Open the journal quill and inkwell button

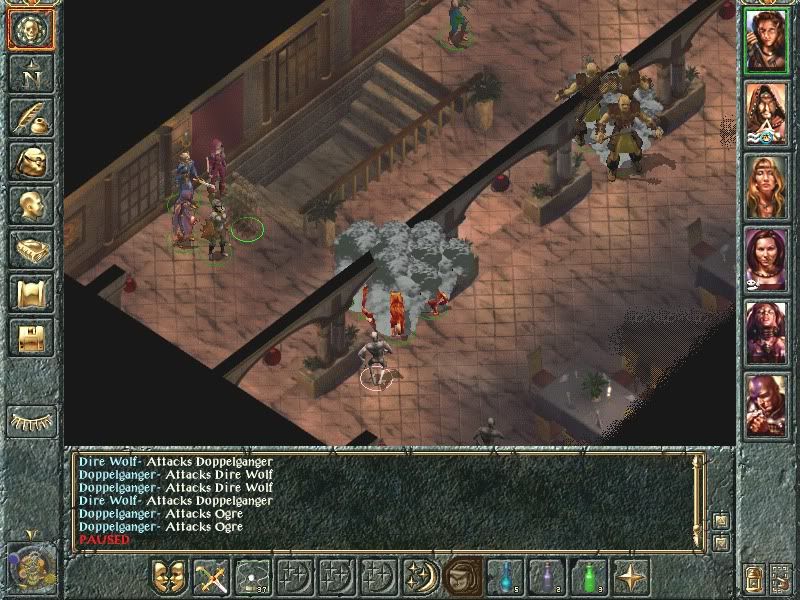30,118
